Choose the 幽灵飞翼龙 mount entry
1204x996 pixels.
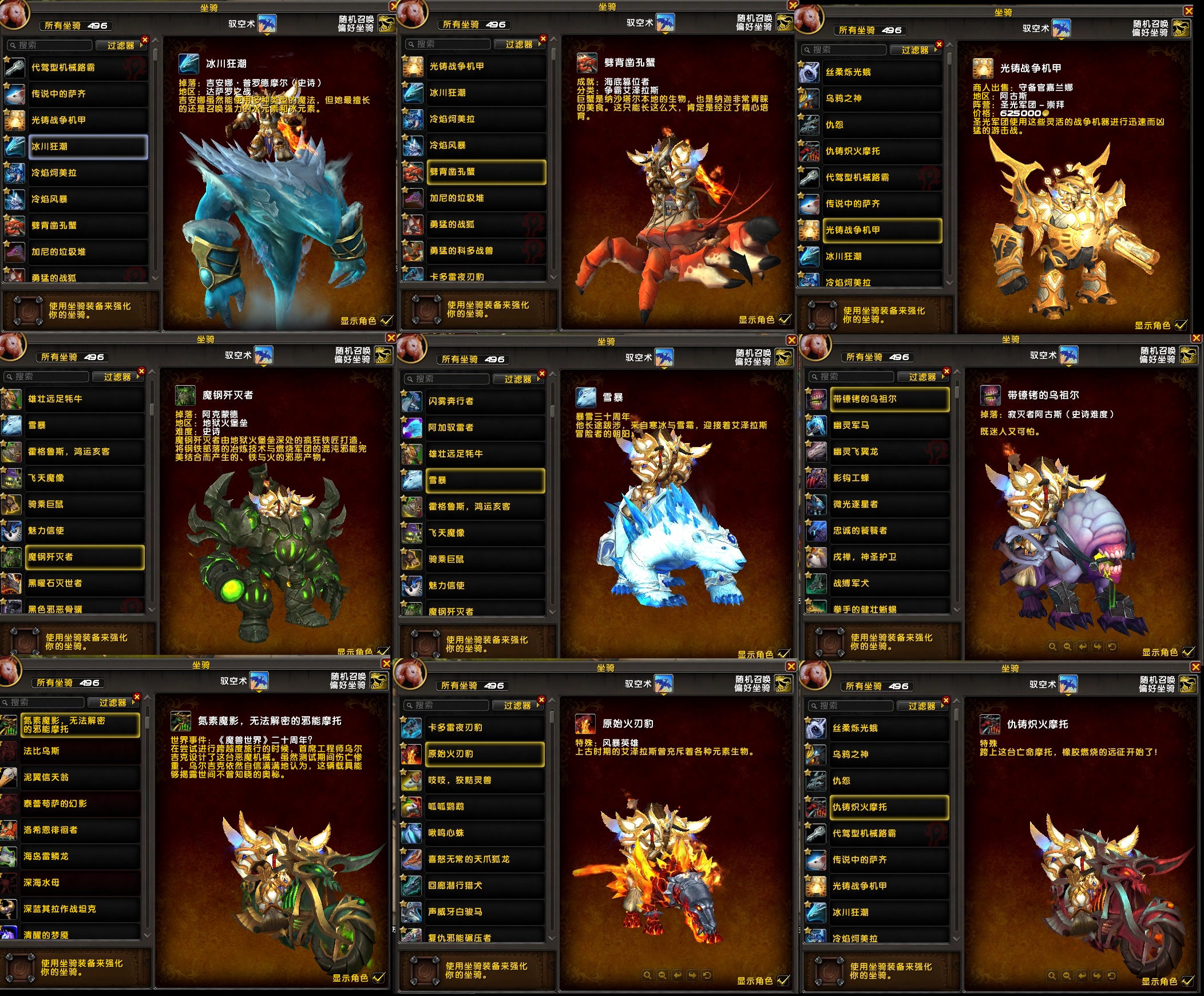(x=889, y=452)
